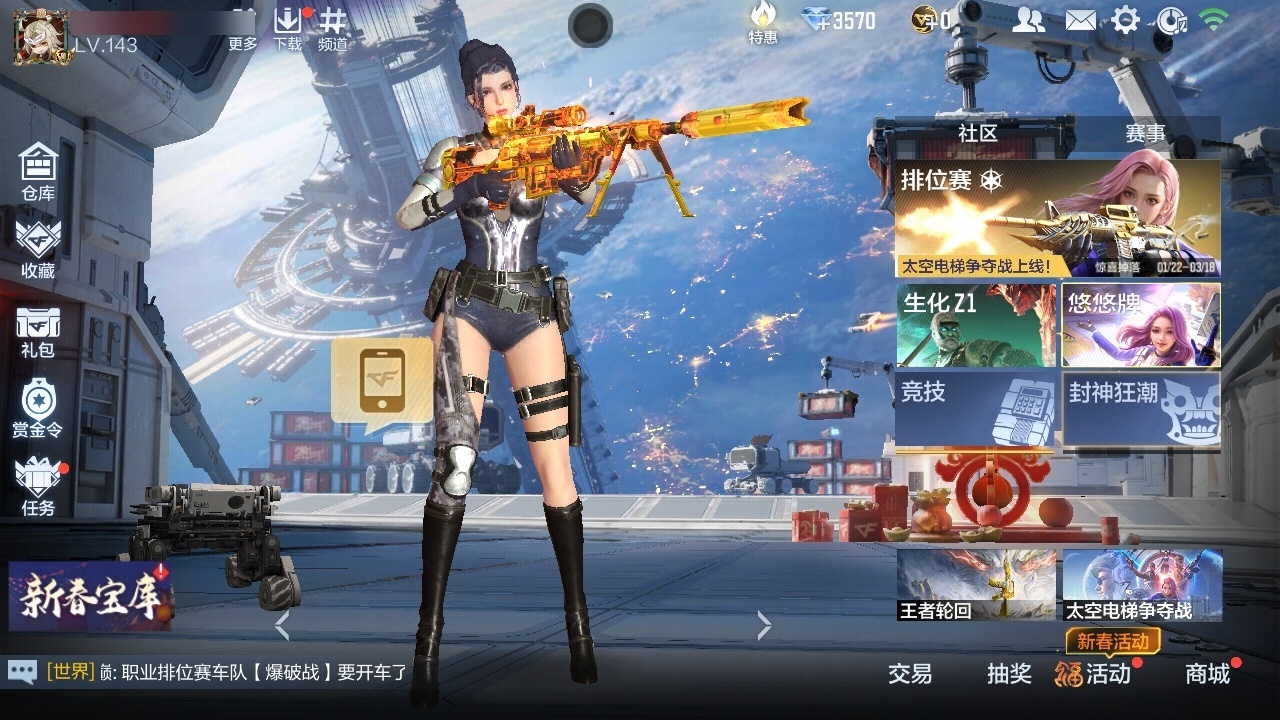Choose the 生化 Z1 game mode
The width and height of the screenshot is (1280, 720).
[976, 326]
